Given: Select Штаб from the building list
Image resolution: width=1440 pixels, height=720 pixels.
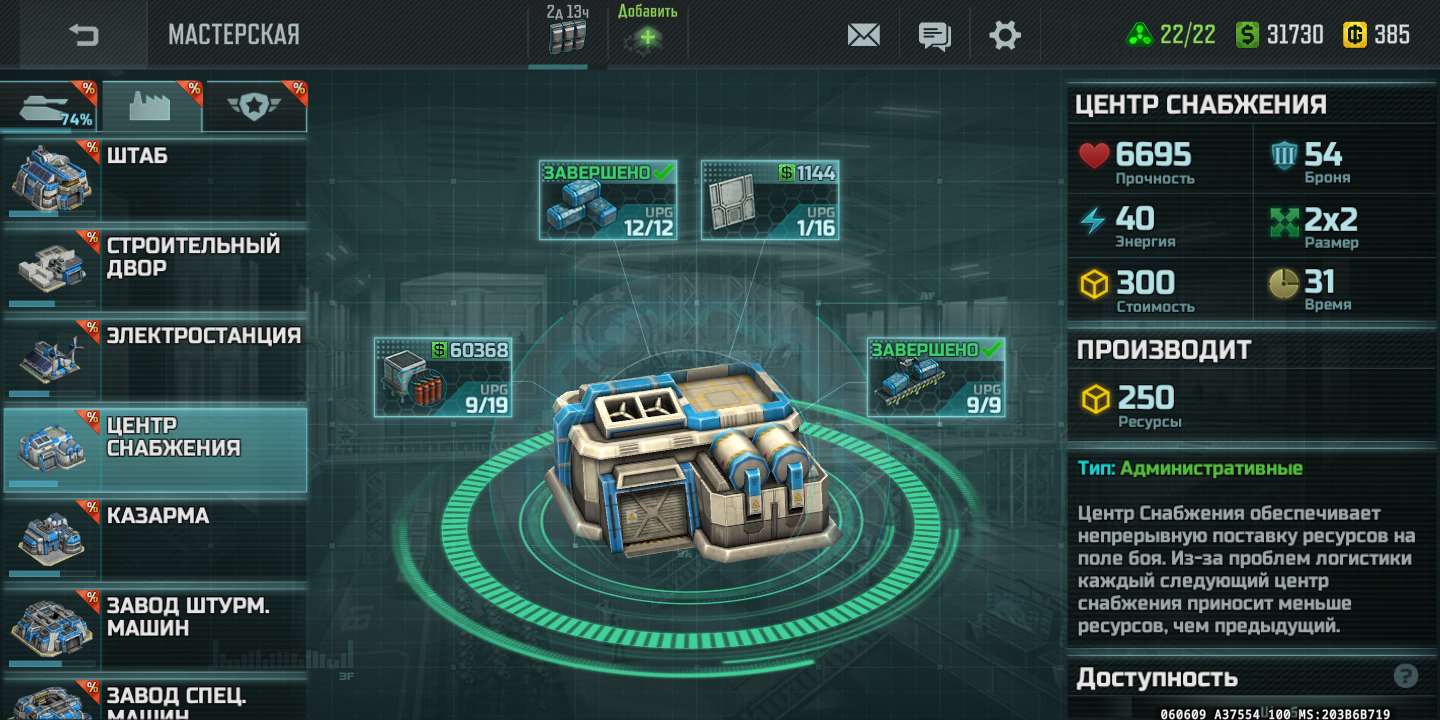Looking at the screenshot, I should 154,180.
